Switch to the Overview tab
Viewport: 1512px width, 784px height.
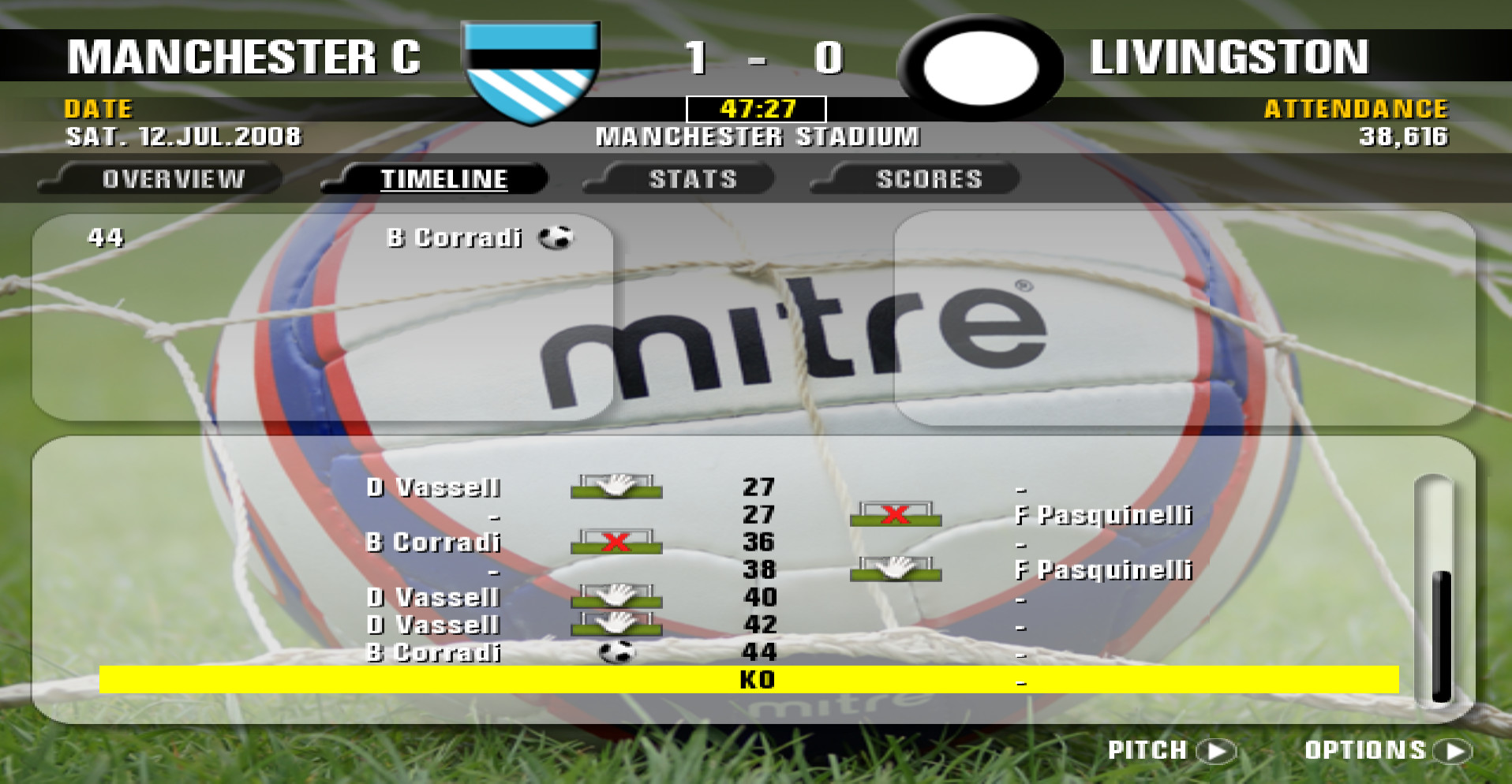[171, 178]
